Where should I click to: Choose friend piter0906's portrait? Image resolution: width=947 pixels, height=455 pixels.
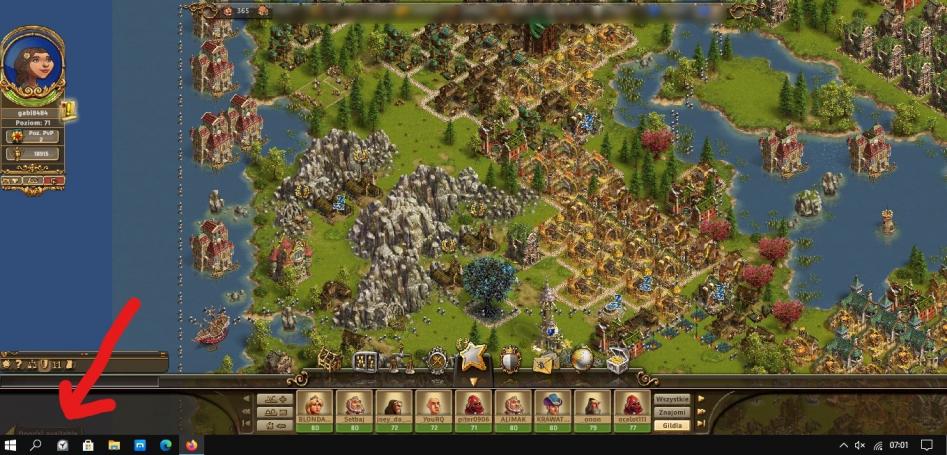tap(471, 407)
